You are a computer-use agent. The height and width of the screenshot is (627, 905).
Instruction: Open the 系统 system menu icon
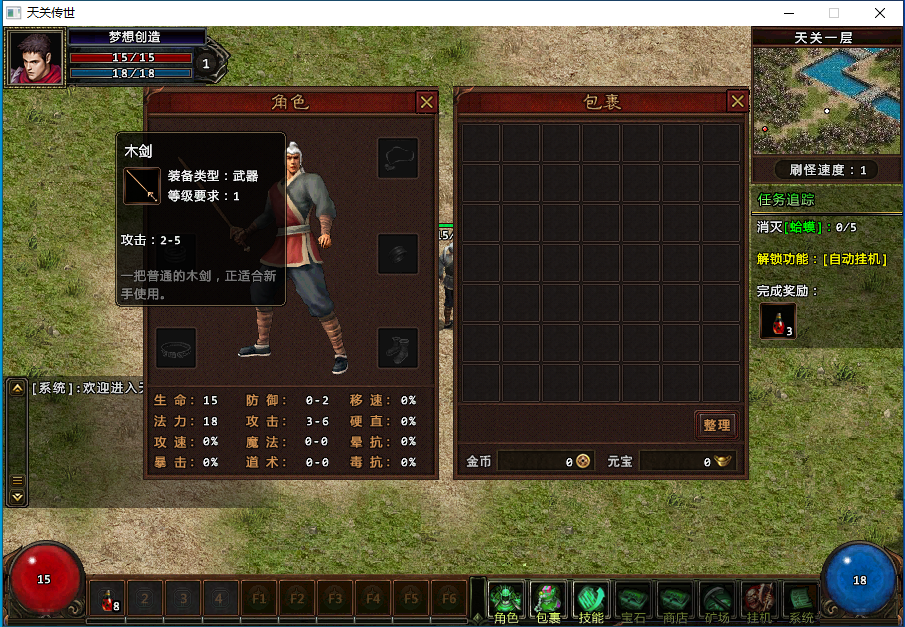point(801,600)
